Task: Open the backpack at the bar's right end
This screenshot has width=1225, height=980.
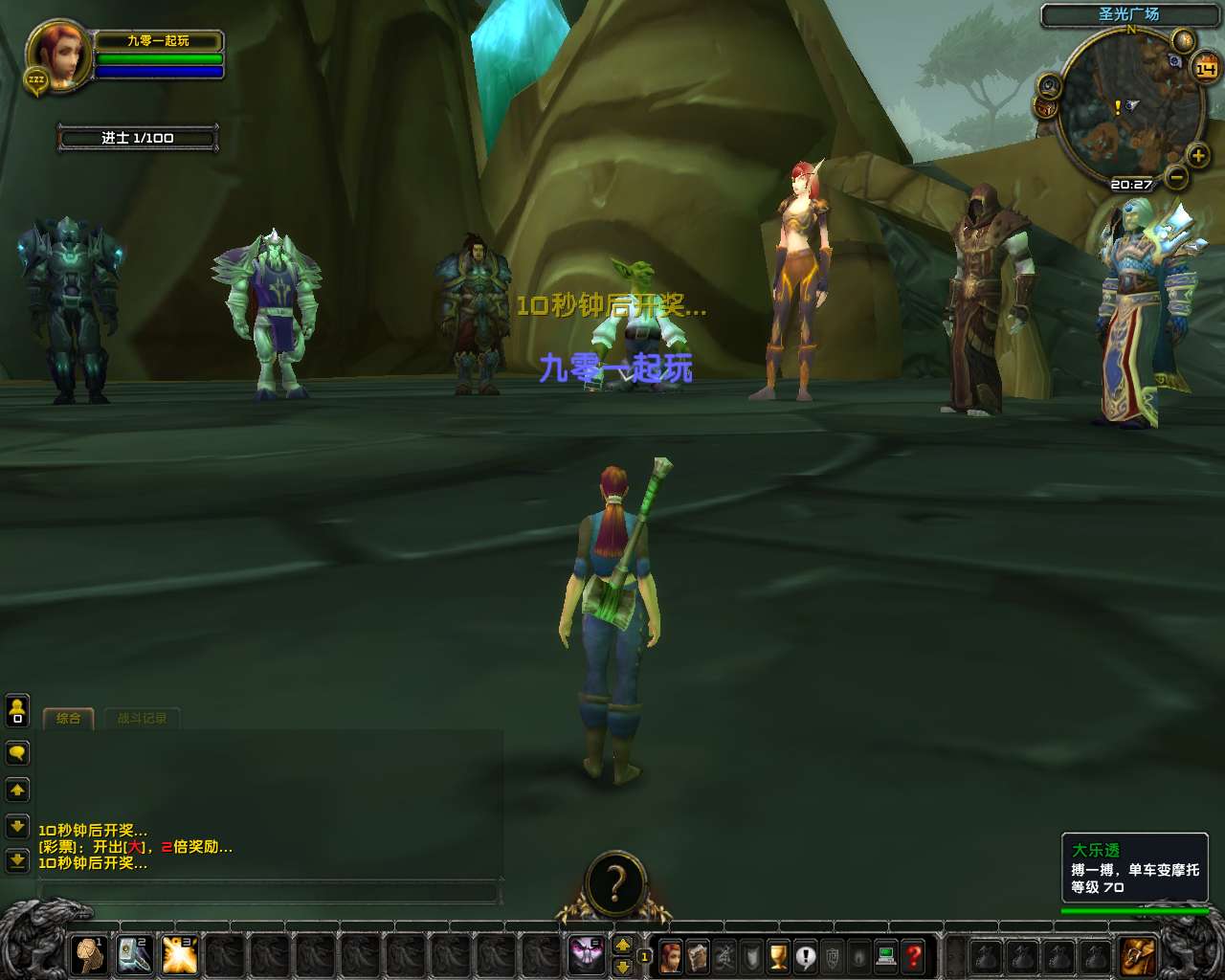Action: pos(1138,955)
